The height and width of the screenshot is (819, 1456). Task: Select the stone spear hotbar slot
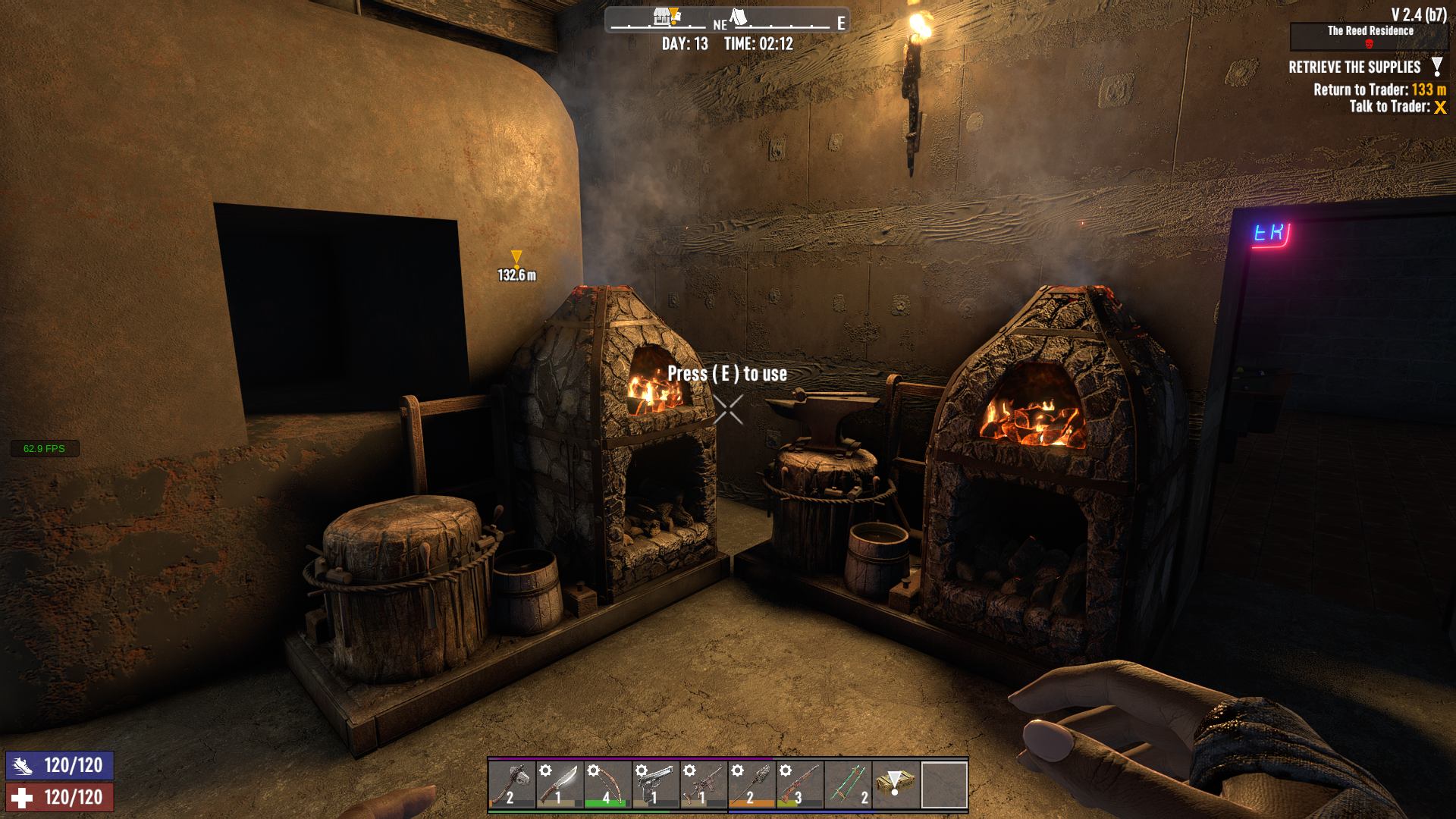pos(752,784)
